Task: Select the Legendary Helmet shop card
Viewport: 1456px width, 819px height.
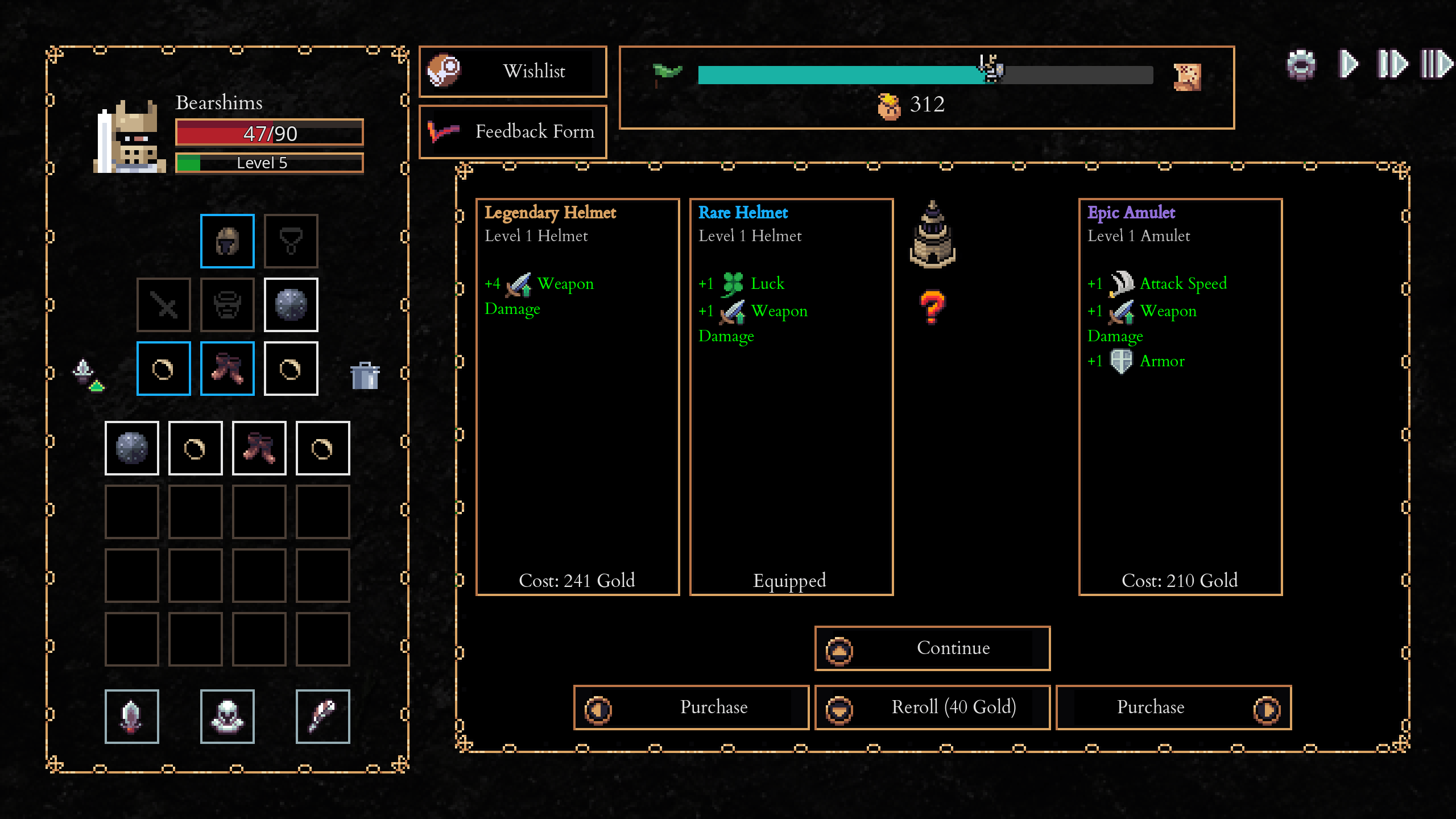Action: (x=577, y=396)
